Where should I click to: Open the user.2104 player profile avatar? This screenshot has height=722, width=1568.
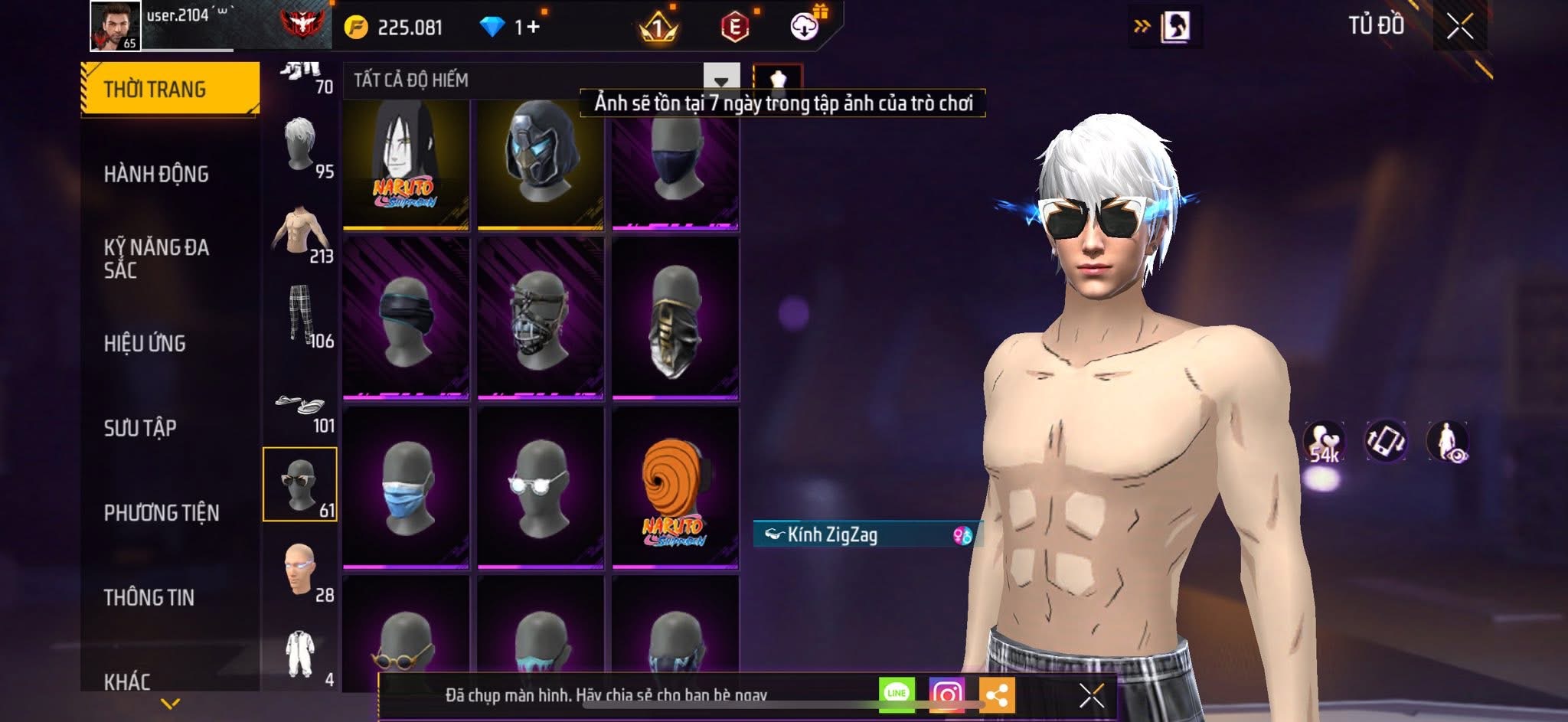point(116,26)
